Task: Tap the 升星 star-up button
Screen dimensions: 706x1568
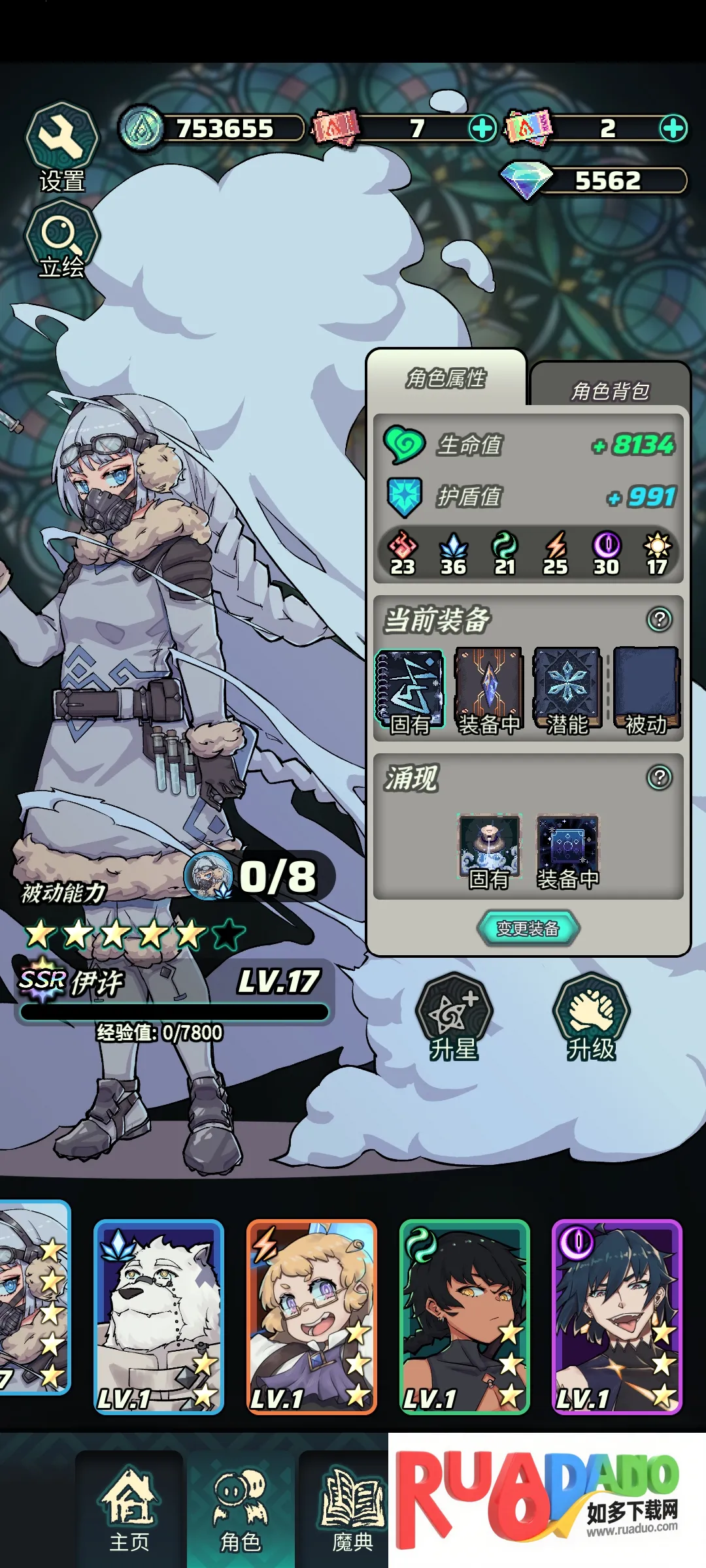Action: 454,1016
